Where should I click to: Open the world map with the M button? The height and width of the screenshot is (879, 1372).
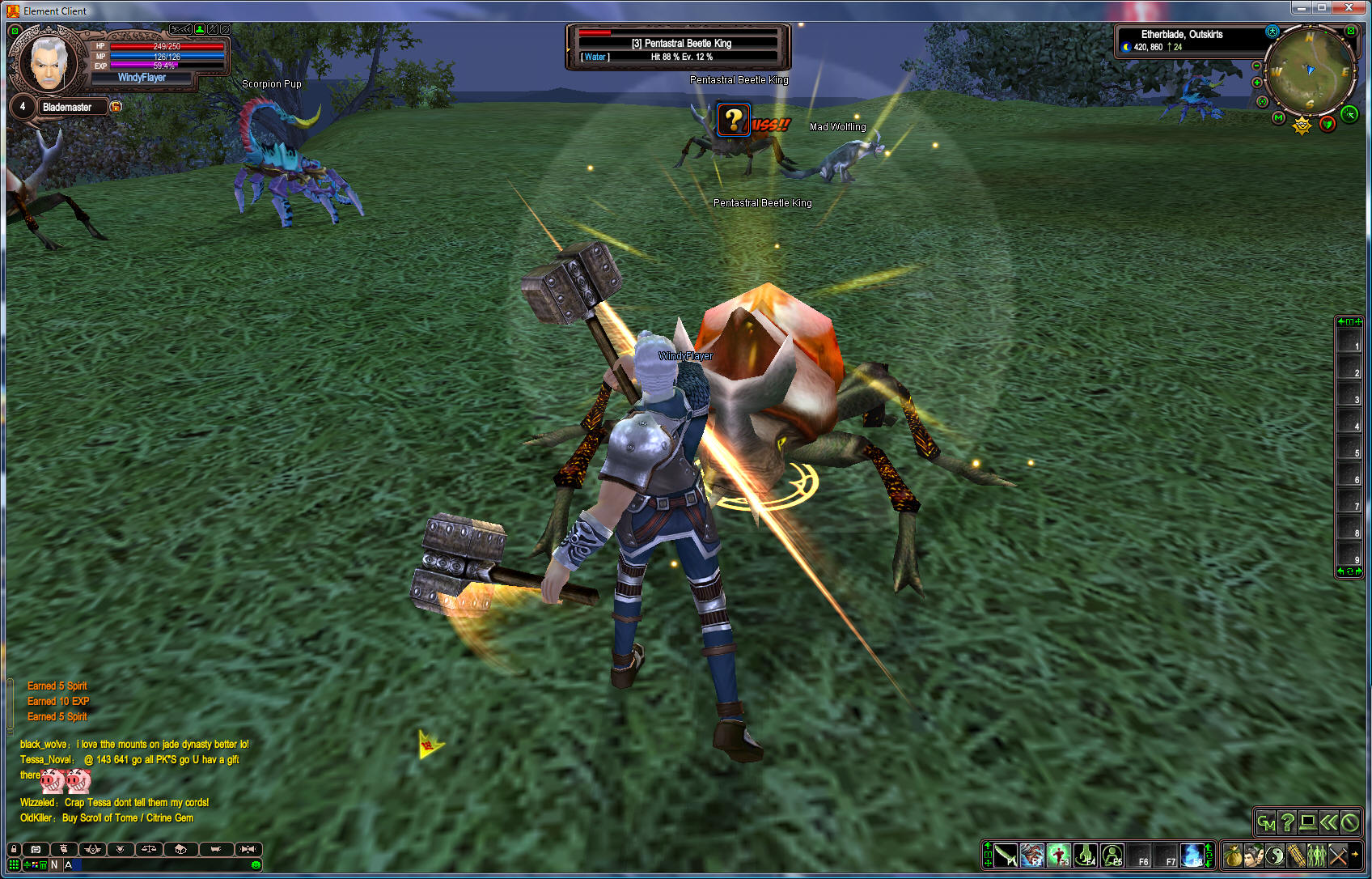[1278, 118]
